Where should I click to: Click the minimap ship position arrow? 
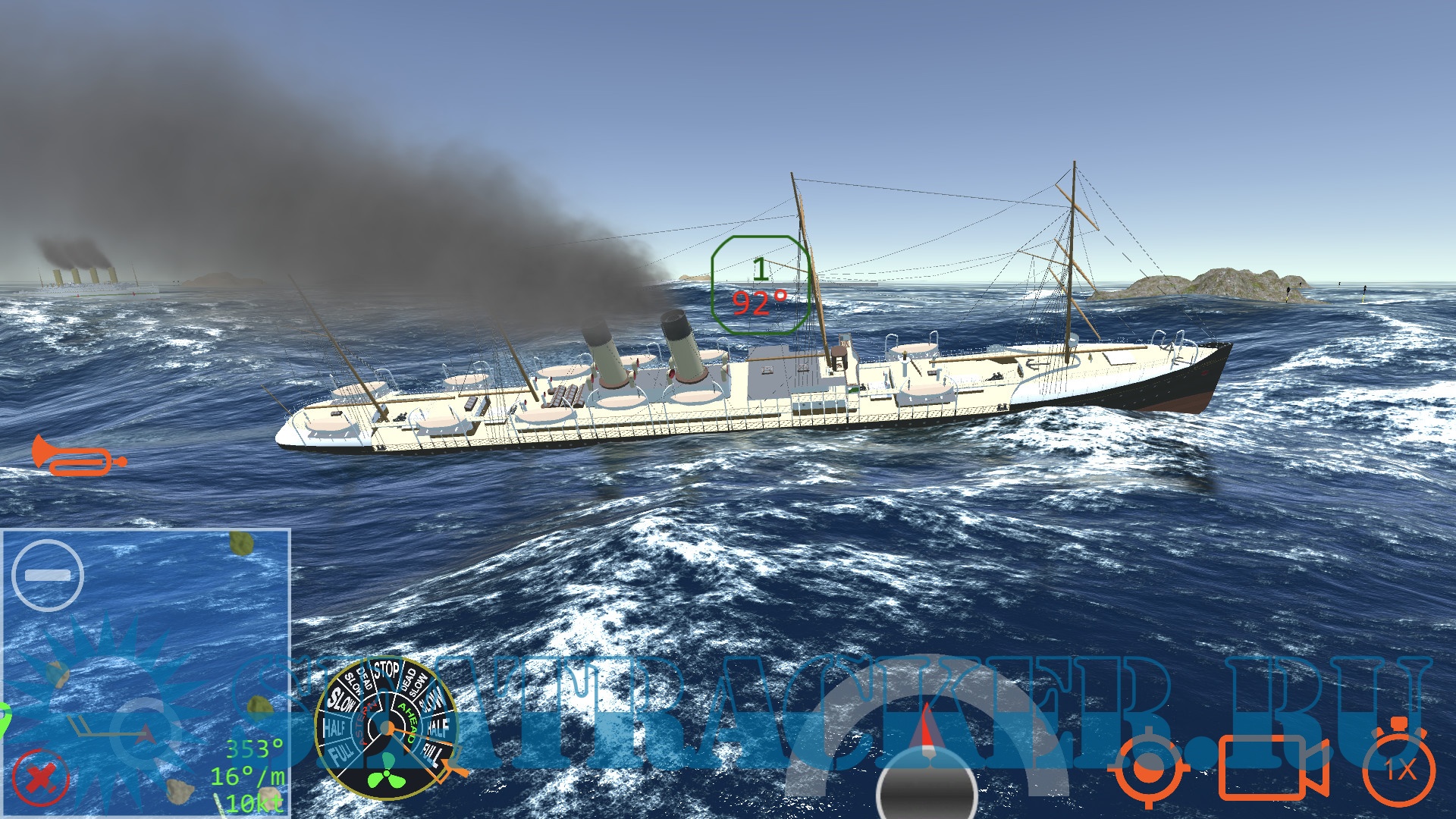click(x=146, y=733)
